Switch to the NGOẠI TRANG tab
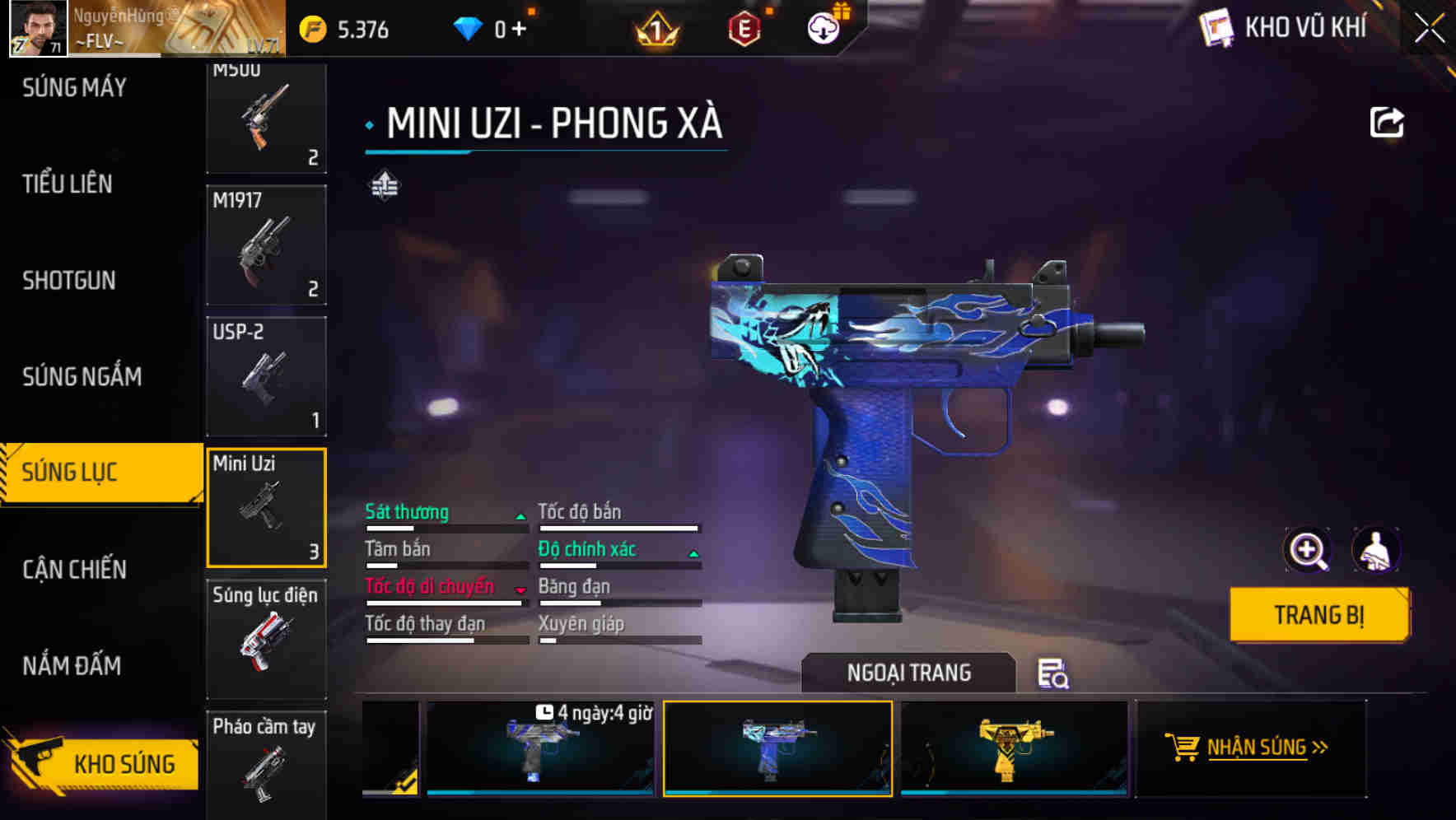 [x=909, y=673]
